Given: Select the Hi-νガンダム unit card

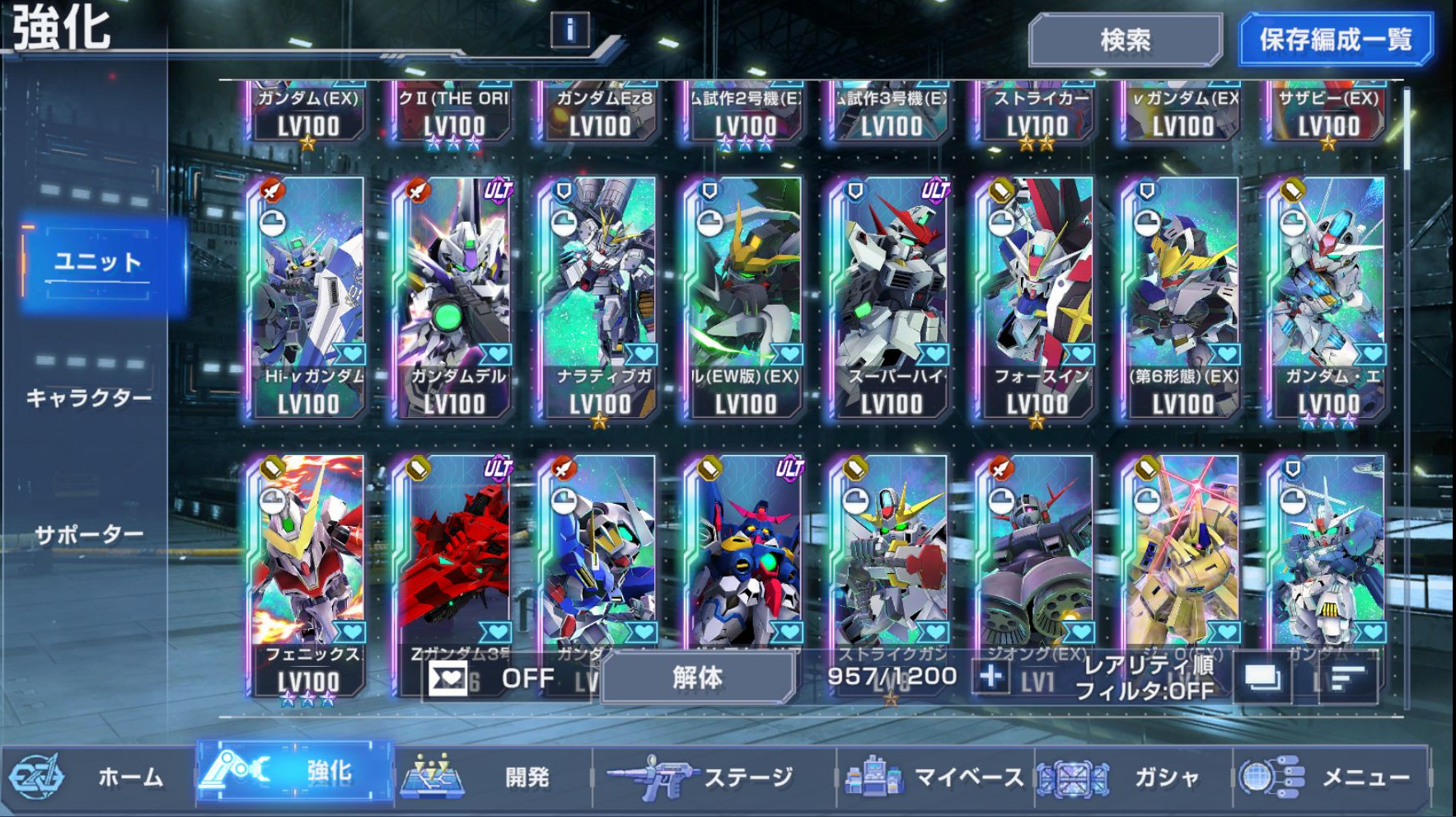Looking at the screenshot, I should tap(307, 297).
